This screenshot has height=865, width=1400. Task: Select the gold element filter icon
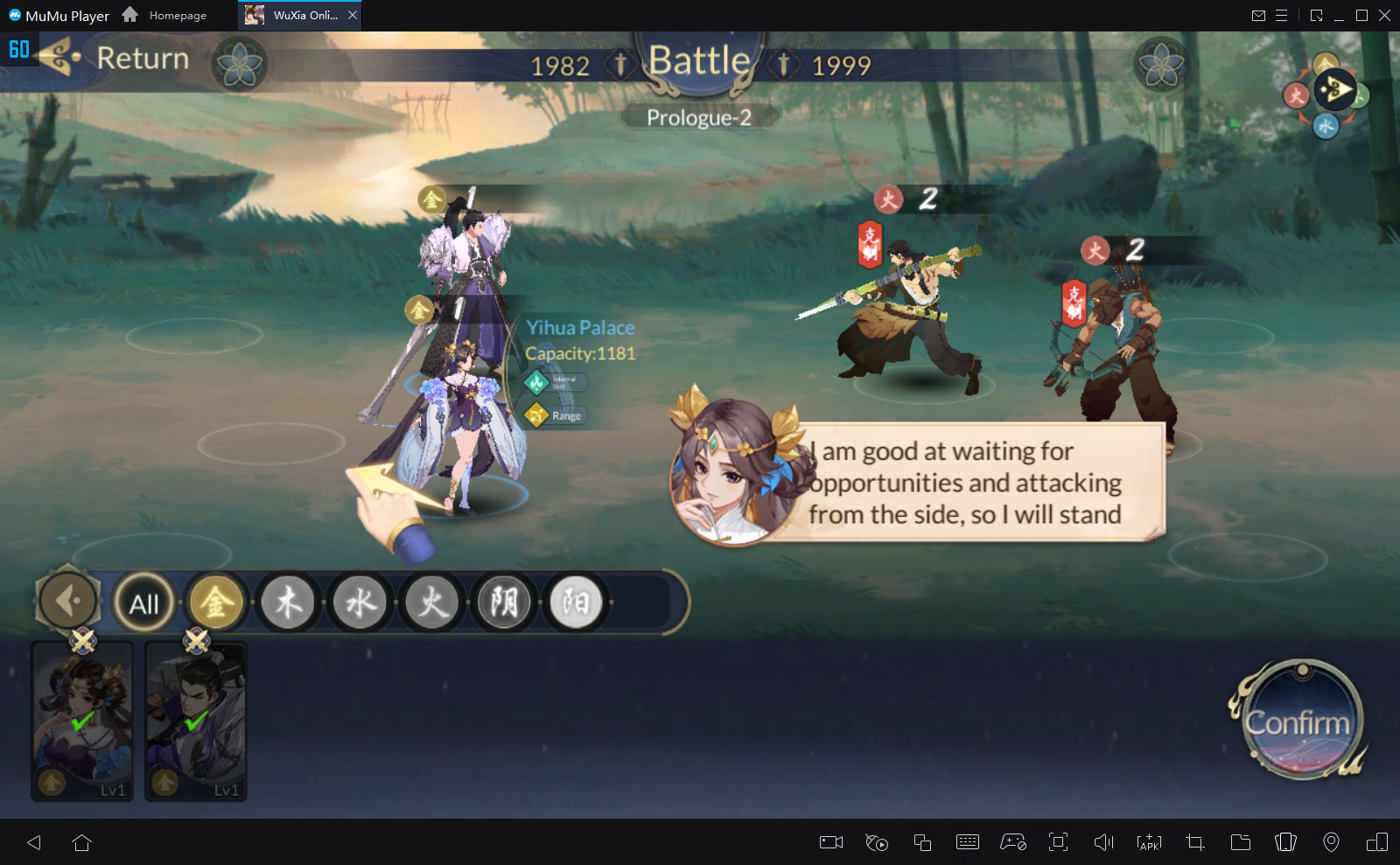(x=216, y=603)
